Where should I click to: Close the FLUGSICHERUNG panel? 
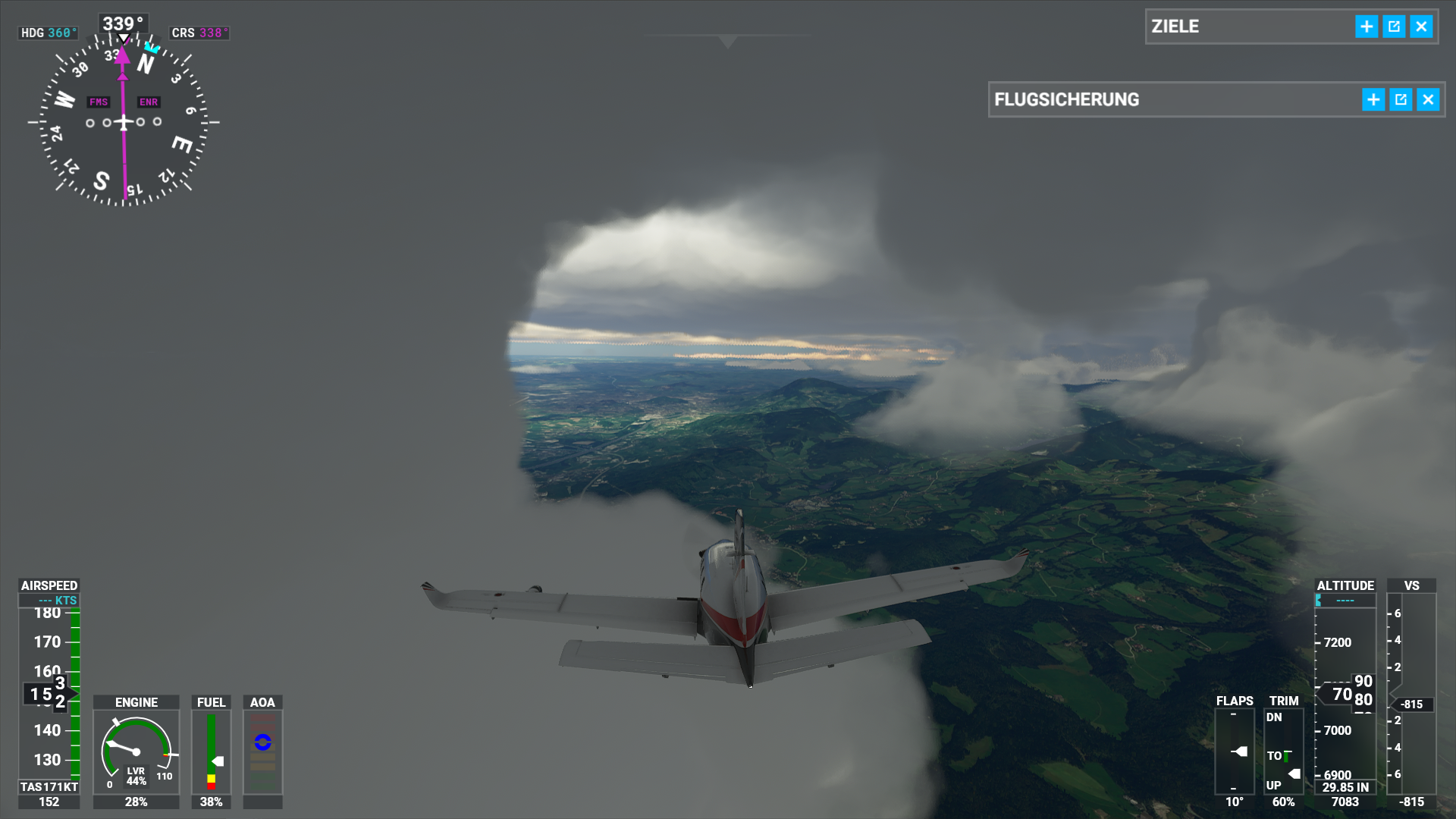pyautogui.click(x=1428, y=99)
